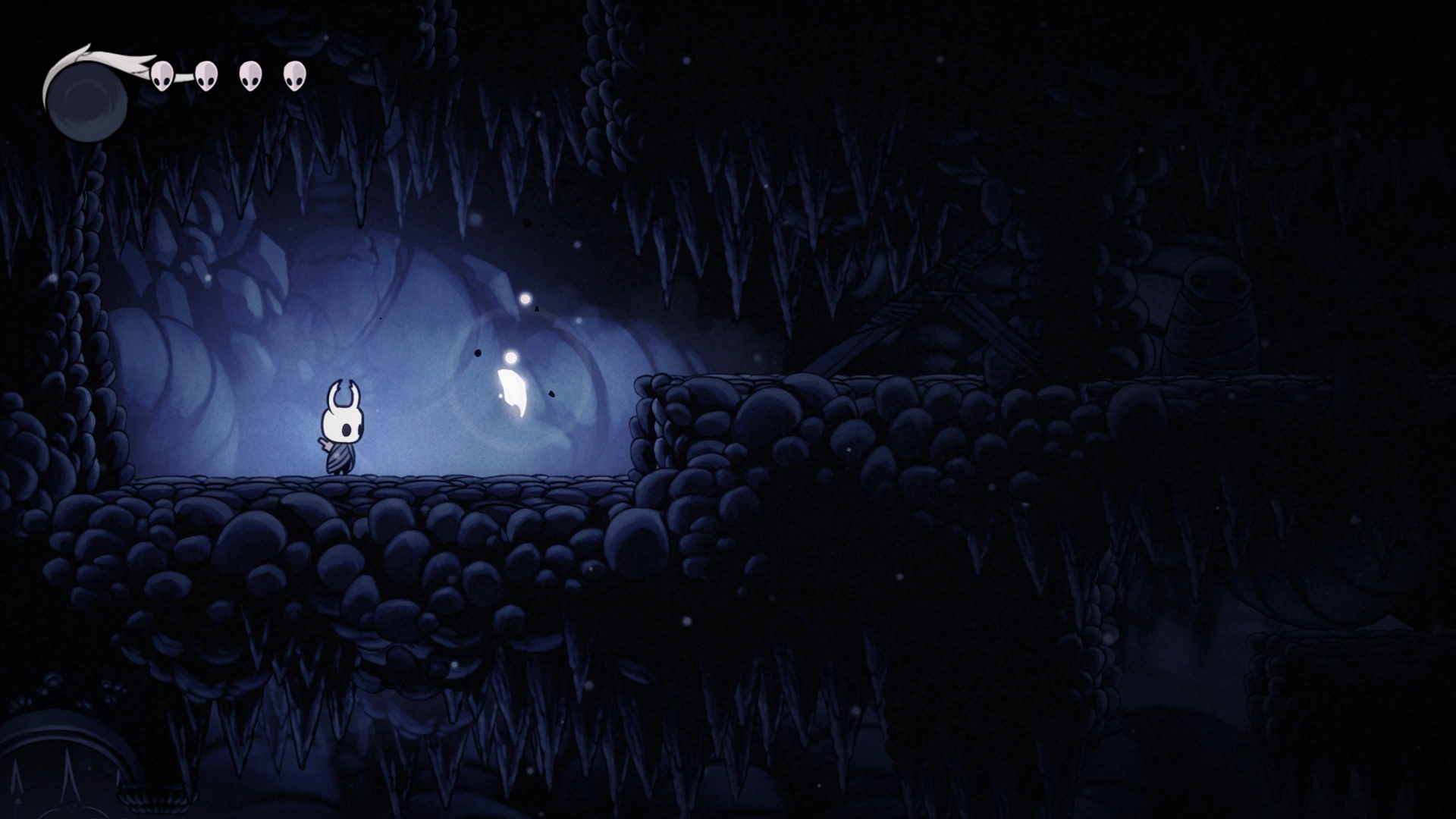
Task: Click the glowing white wisp midair
Action: (x=512, y=391)
